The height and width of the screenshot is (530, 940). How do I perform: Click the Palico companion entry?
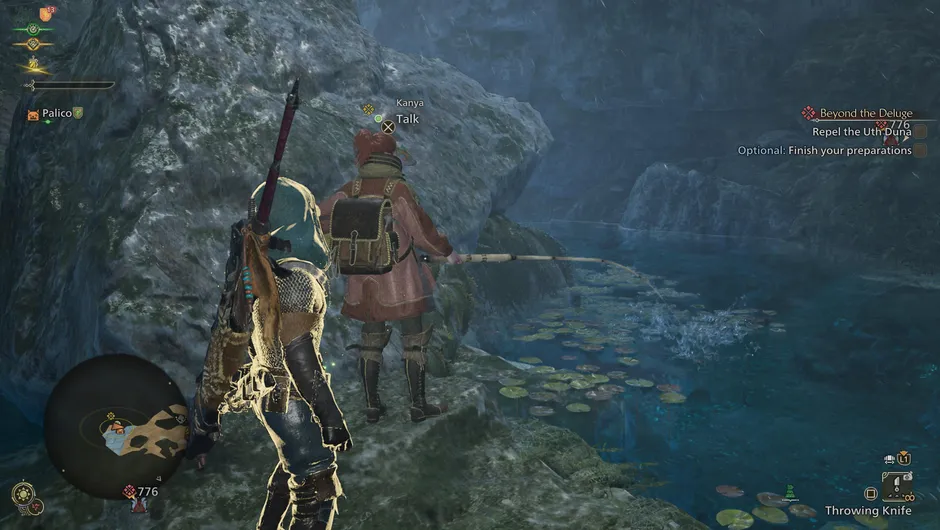coord(56,114)
